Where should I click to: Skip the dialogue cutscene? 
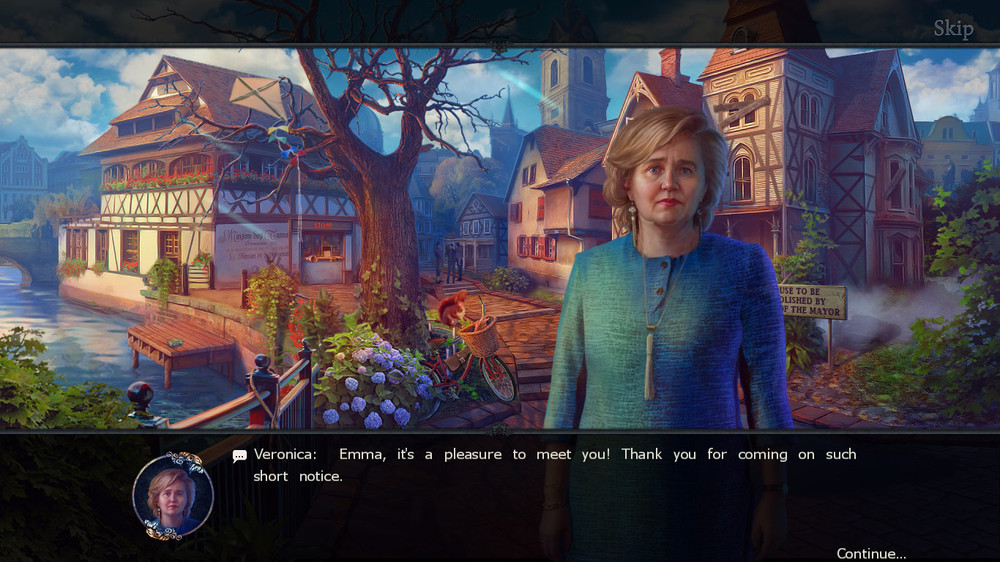tap(953, 28)
